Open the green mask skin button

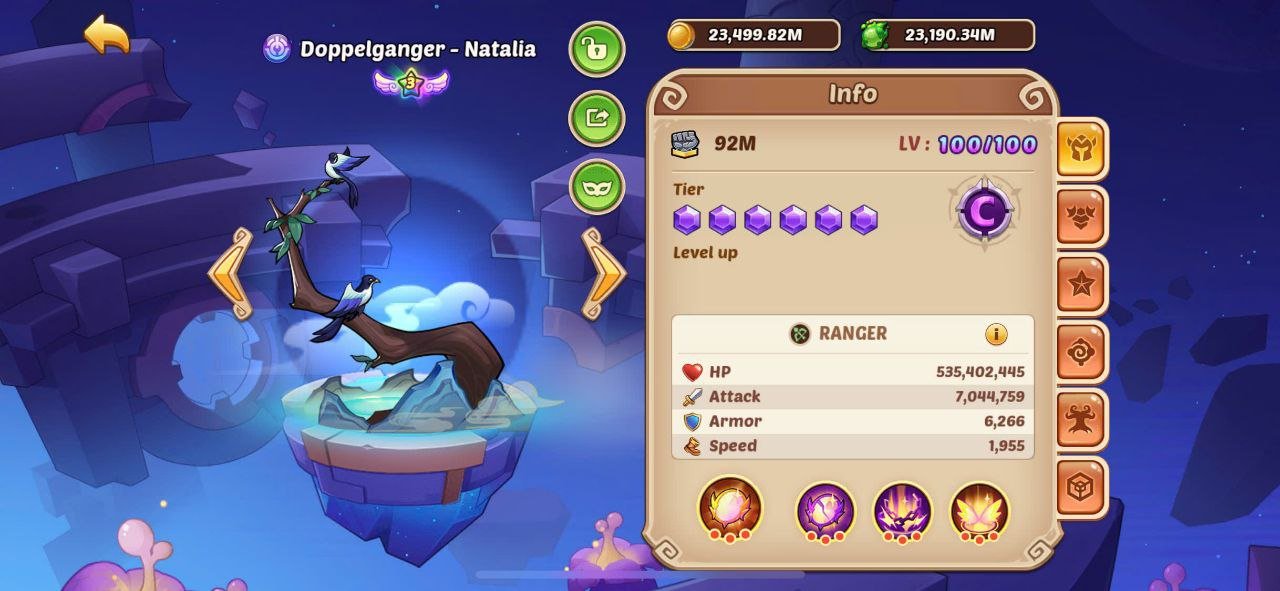pos(597,187)
